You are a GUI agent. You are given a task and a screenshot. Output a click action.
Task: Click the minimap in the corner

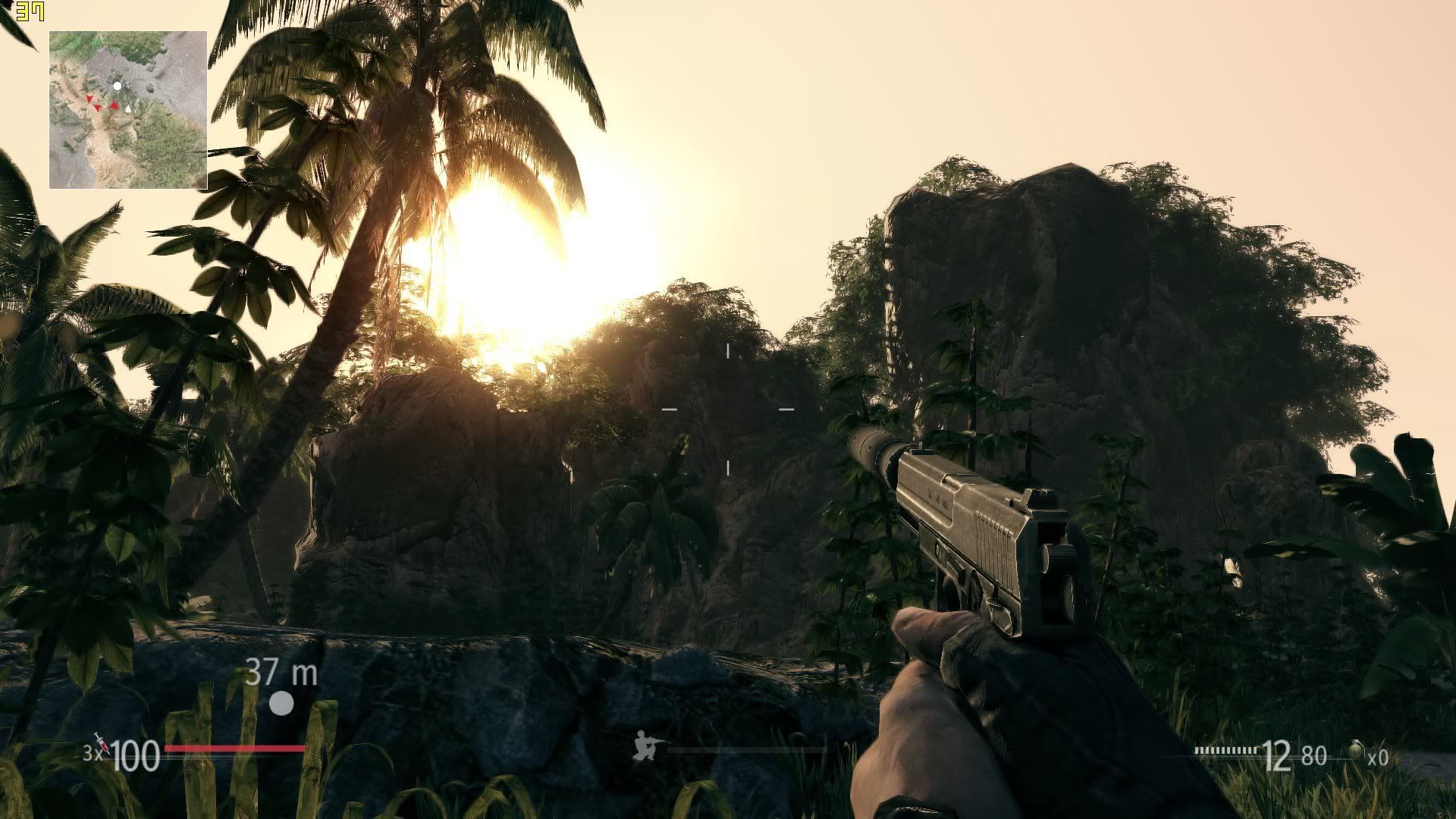pyautogui.click(x=128, y=110)
